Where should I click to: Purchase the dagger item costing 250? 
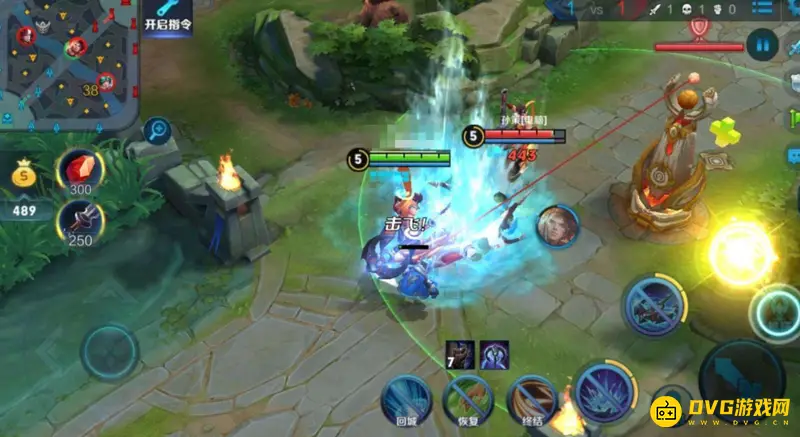[78, 221]
